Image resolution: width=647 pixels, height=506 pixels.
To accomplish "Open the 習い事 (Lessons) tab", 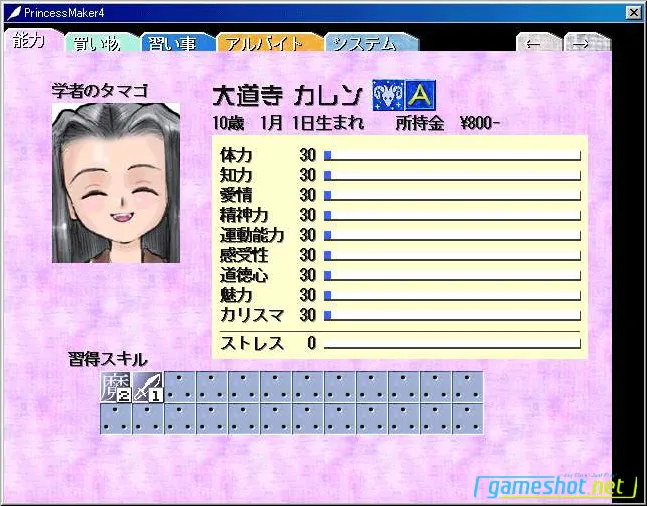I will tap(174, 44).
